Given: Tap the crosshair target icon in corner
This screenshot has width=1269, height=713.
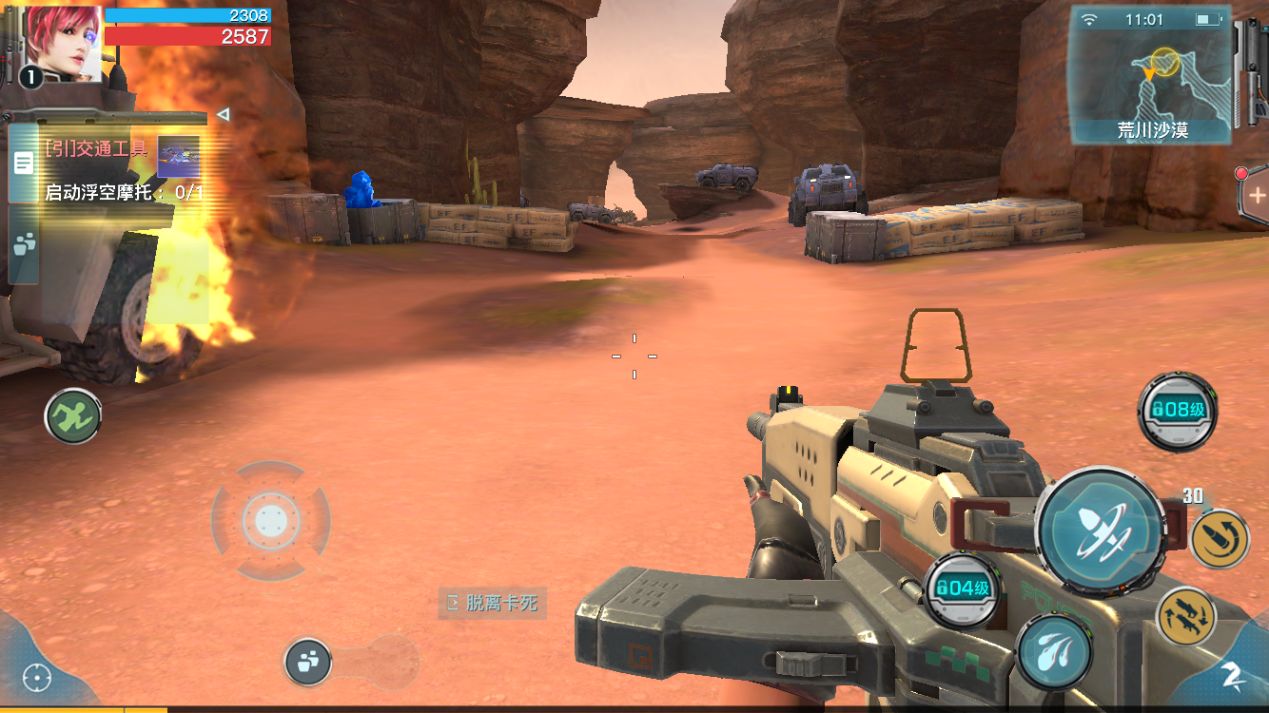Looking at the screenshot, I should pyautogui.click(x=37, y=678).
